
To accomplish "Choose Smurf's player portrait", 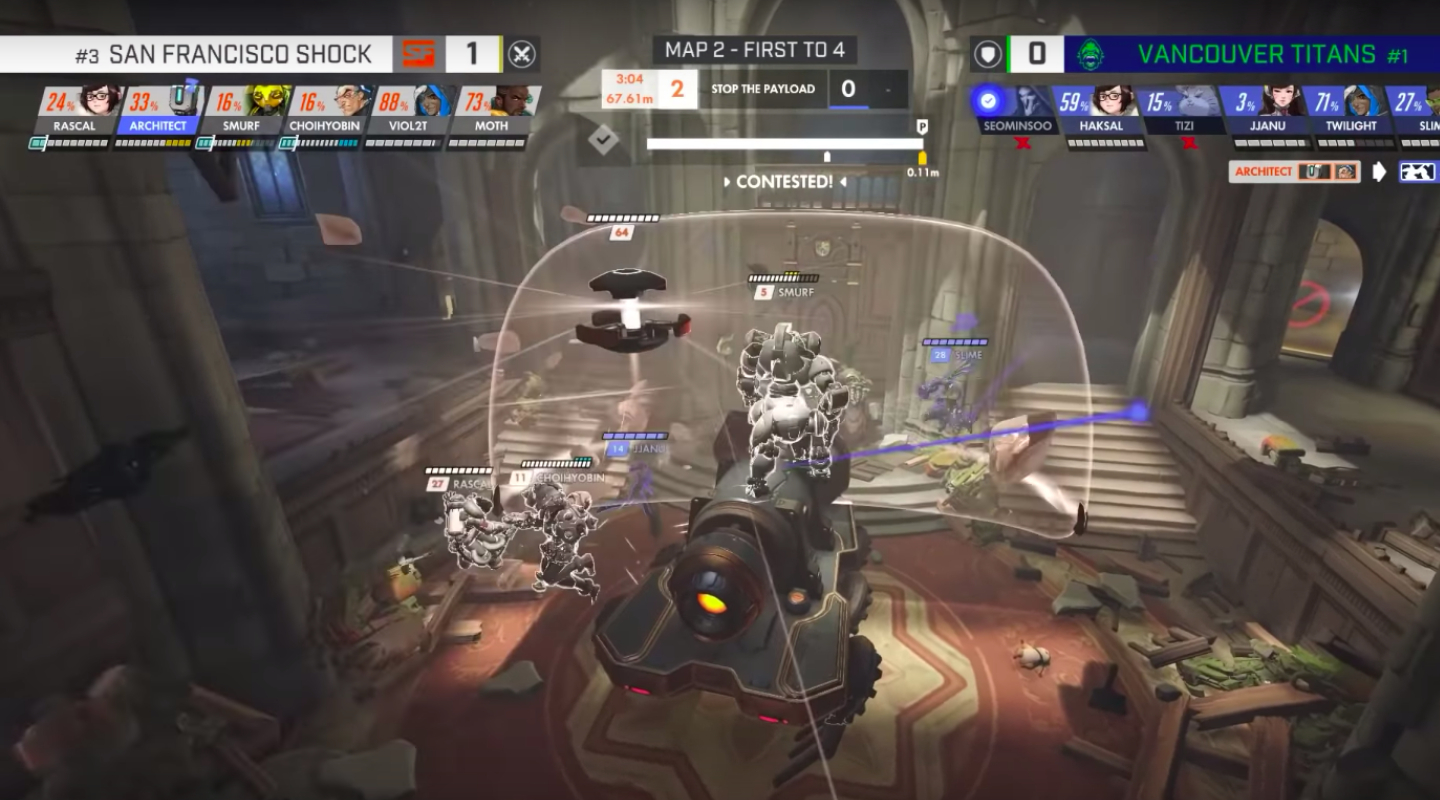I will 241,109.
